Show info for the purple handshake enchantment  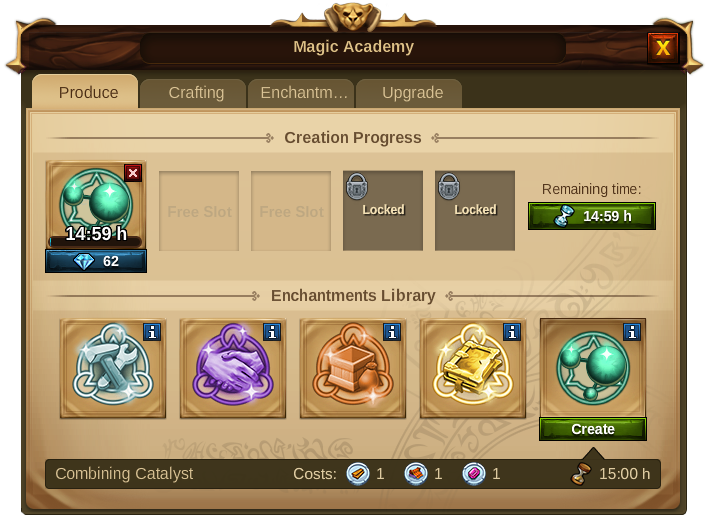point(271,332)
